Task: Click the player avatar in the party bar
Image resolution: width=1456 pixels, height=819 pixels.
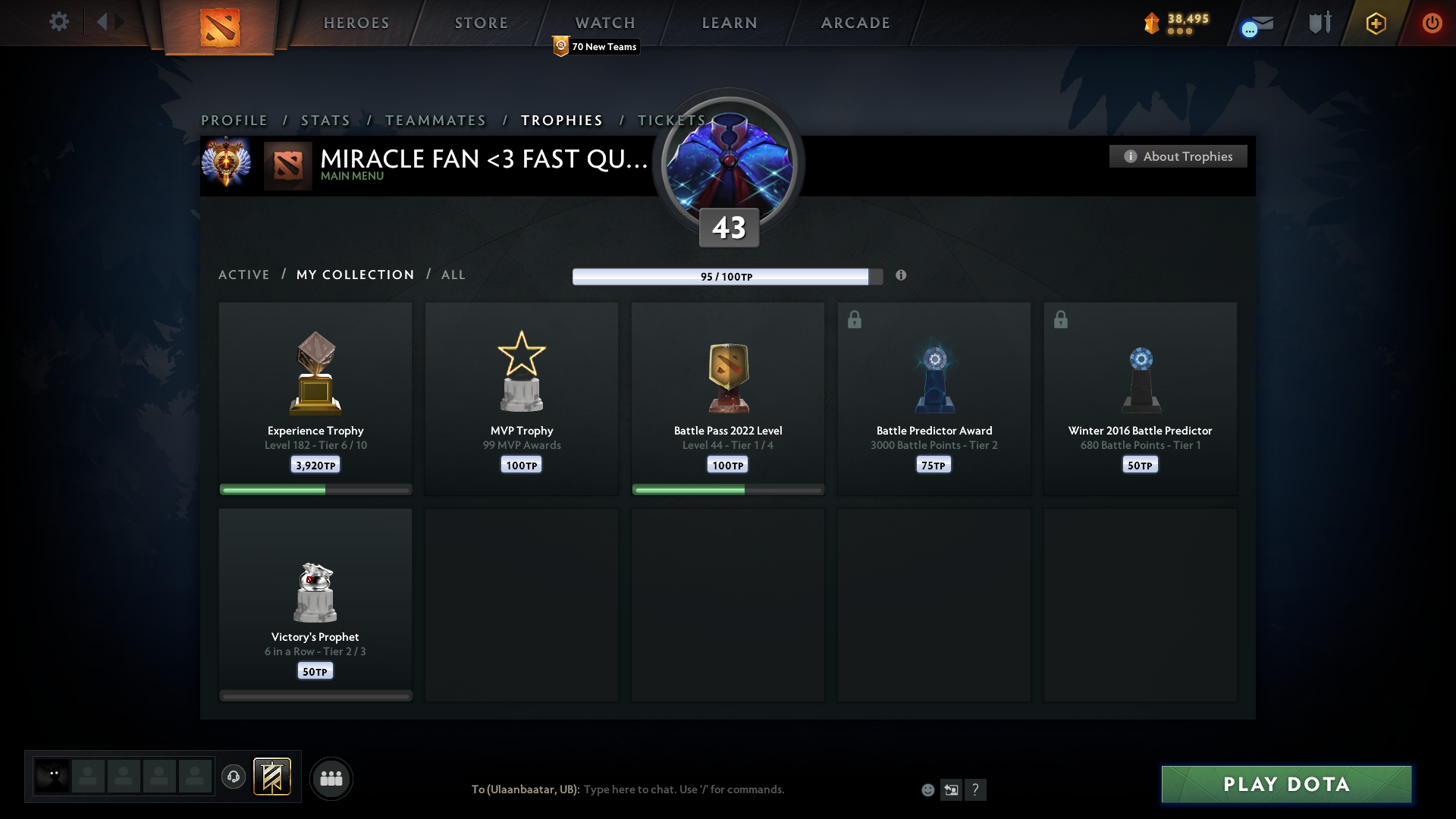Action: pos(51,776)
